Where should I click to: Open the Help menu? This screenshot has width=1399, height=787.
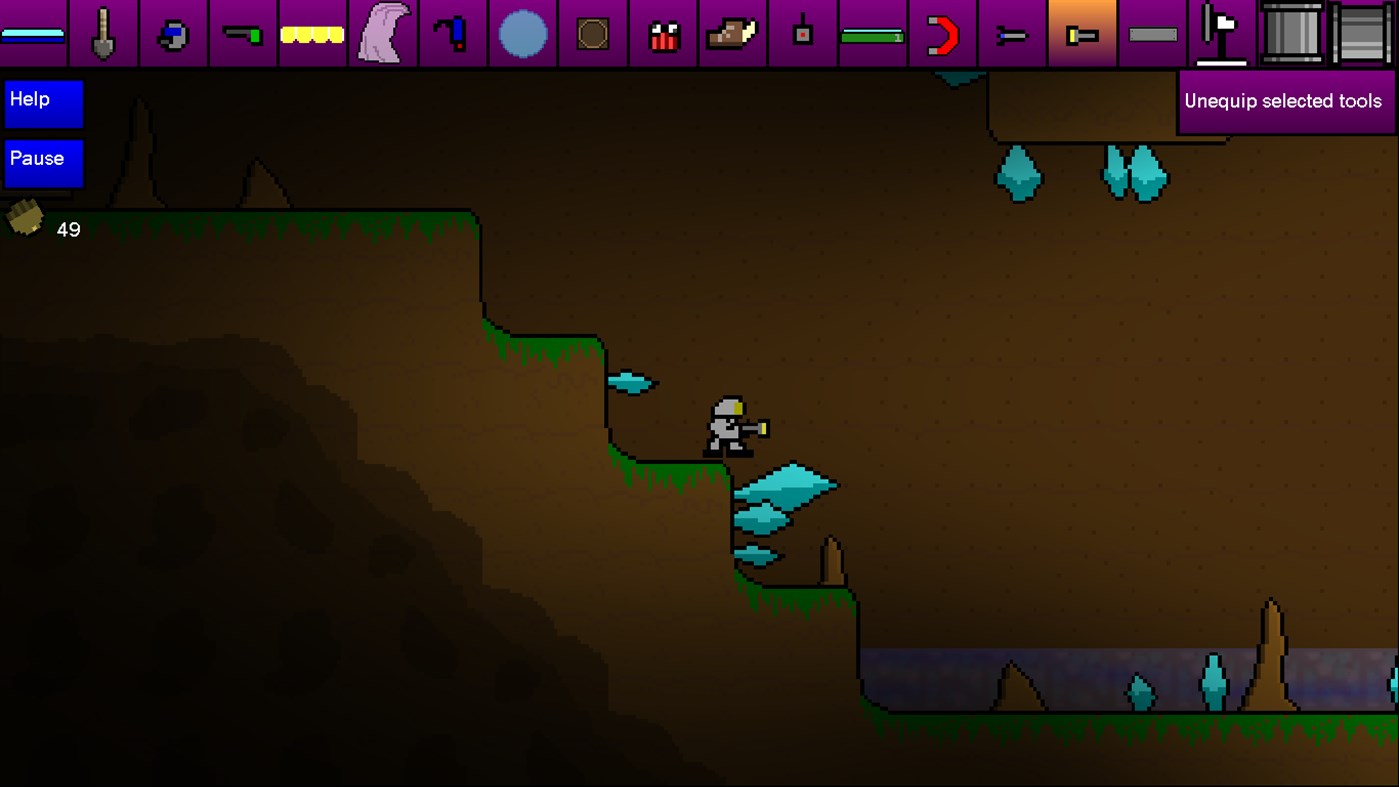click(43, 103)
